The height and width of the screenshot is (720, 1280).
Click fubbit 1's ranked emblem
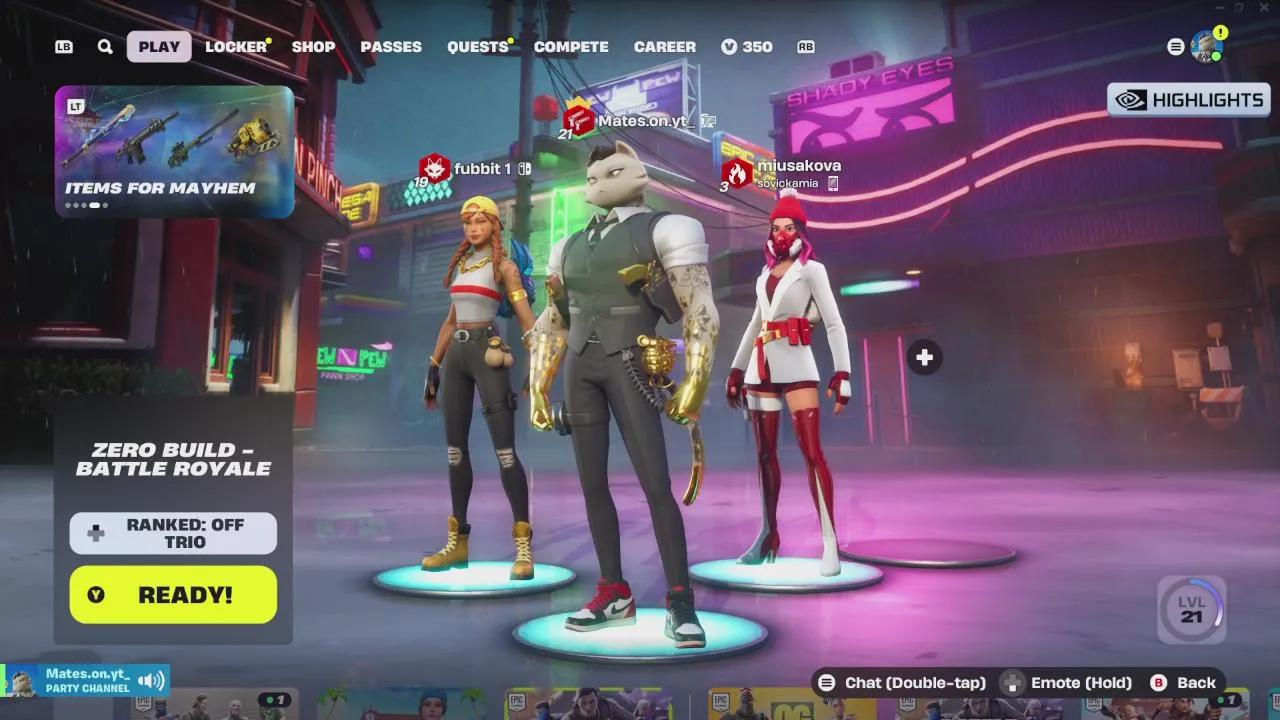tap(434, 168)
